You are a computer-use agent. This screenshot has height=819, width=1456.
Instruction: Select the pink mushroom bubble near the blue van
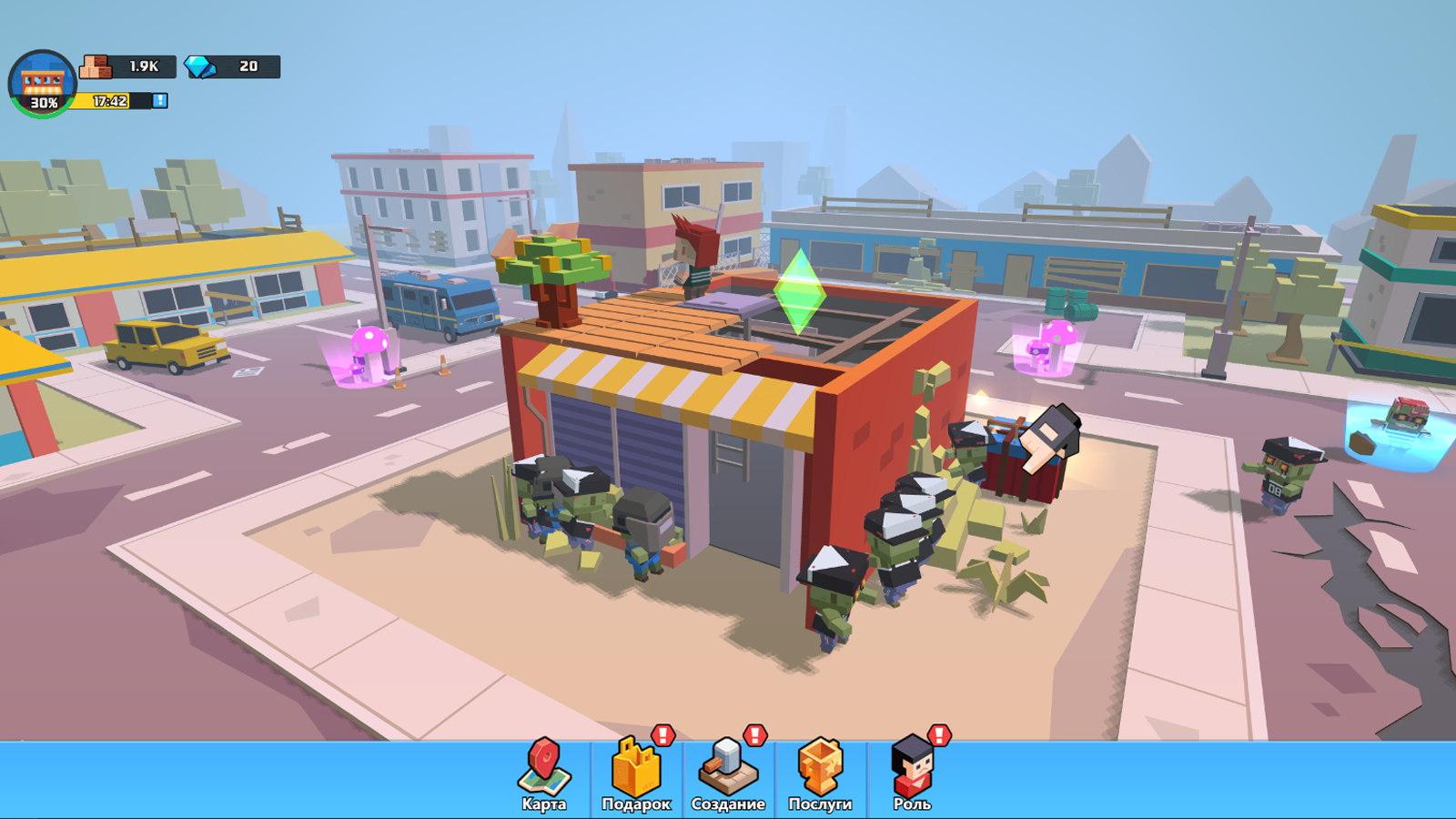pos(369,350)
